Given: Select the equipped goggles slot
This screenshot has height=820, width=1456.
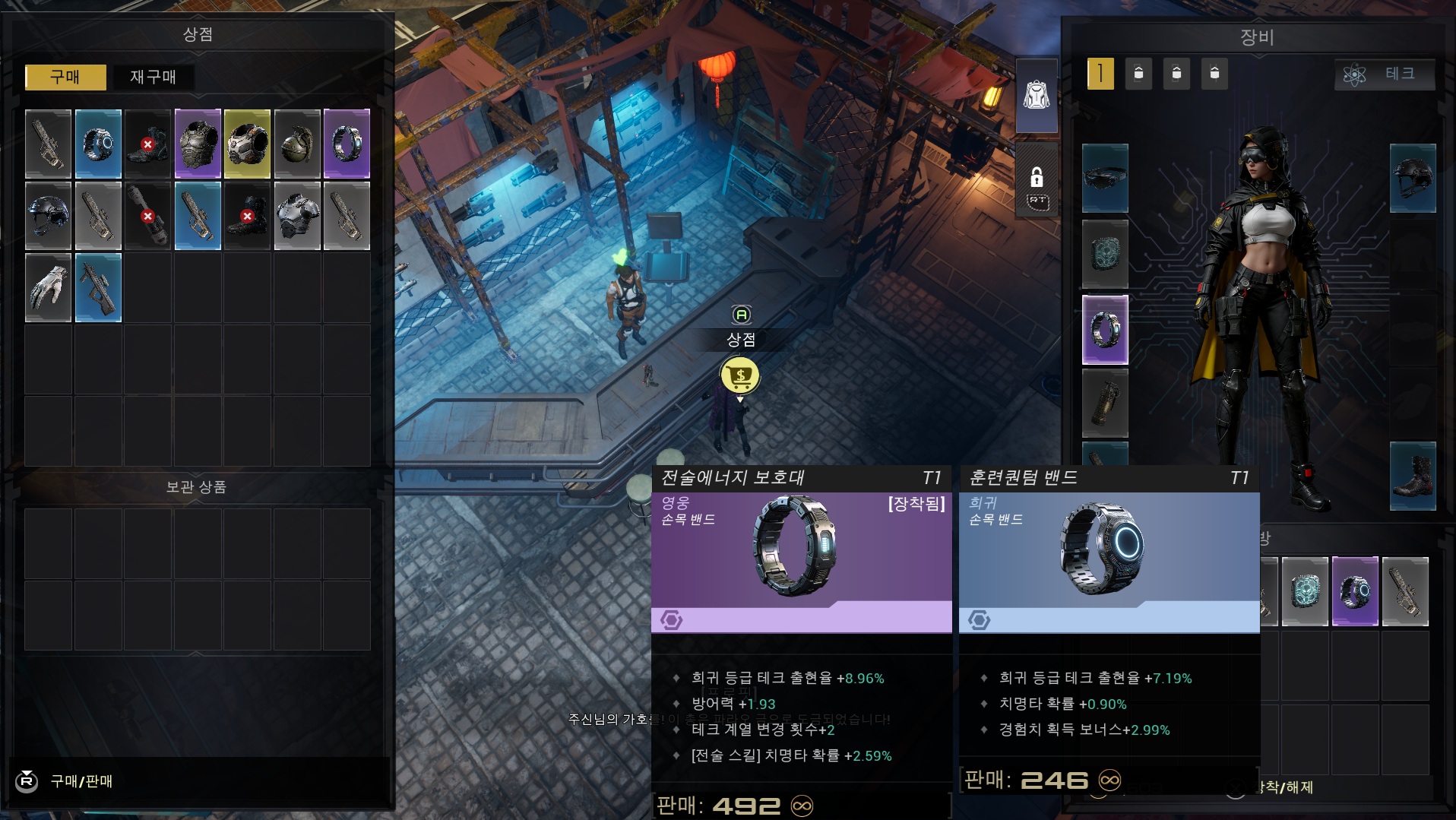Looking at the screenshot, I should click(1104, 178).
